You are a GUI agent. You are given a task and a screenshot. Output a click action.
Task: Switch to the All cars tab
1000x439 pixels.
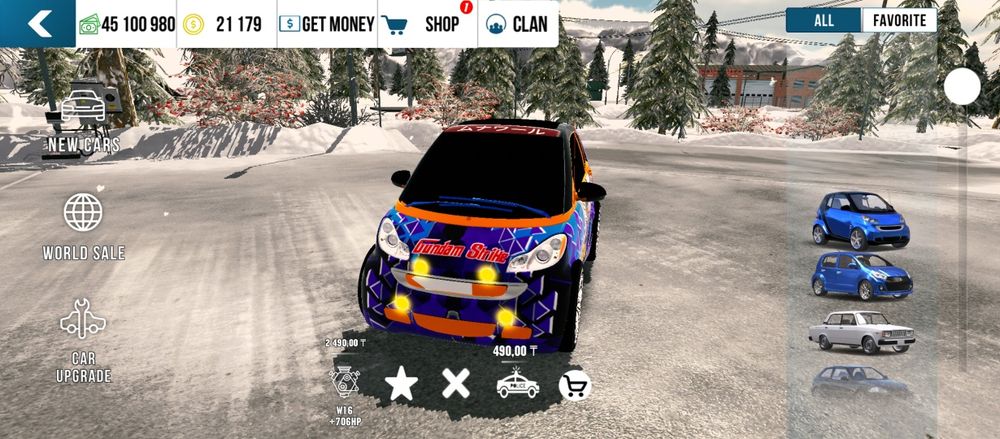click(823, 20)
